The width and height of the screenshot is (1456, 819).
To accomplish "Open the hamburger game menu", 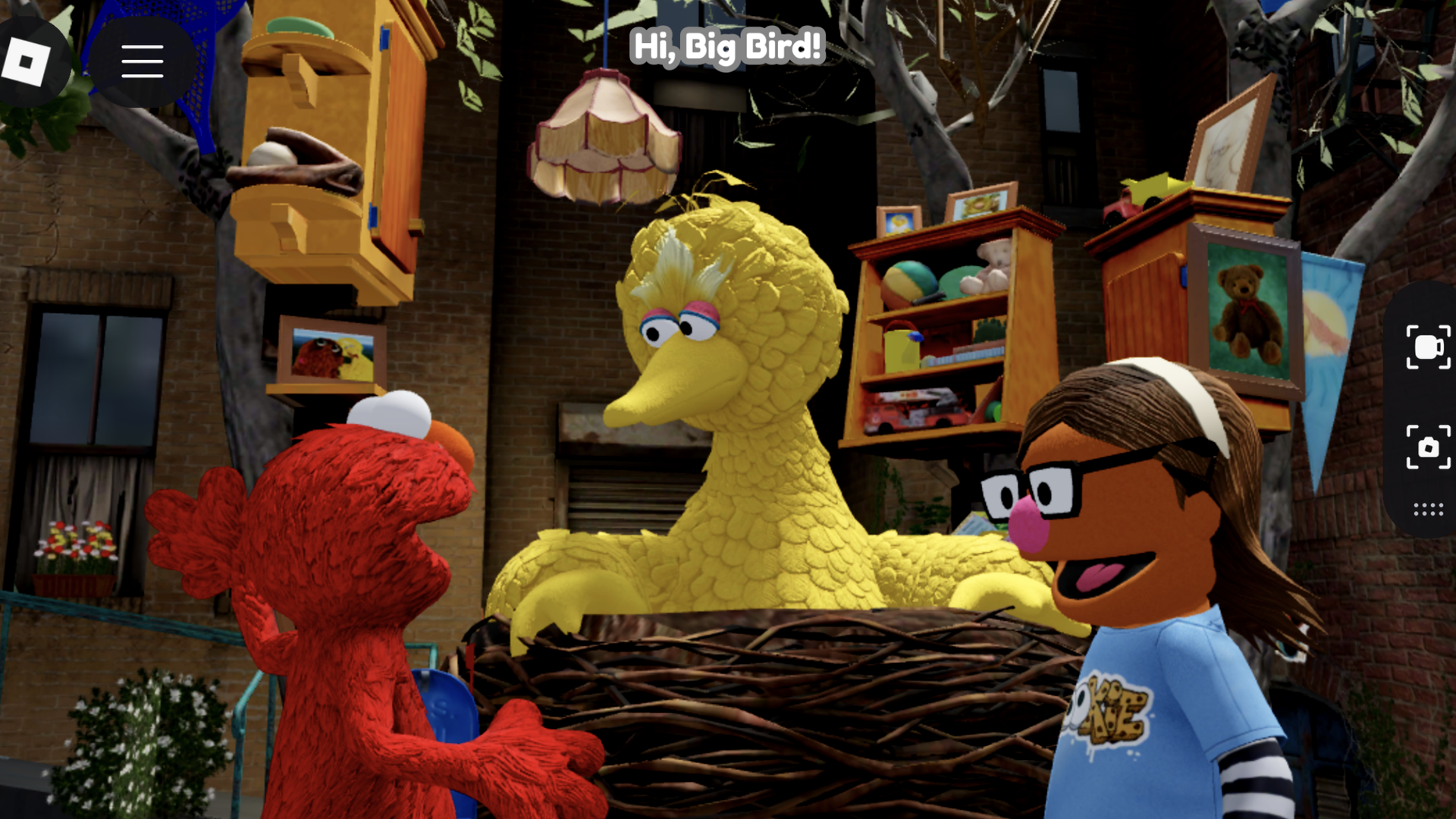I will click(143, 62).
